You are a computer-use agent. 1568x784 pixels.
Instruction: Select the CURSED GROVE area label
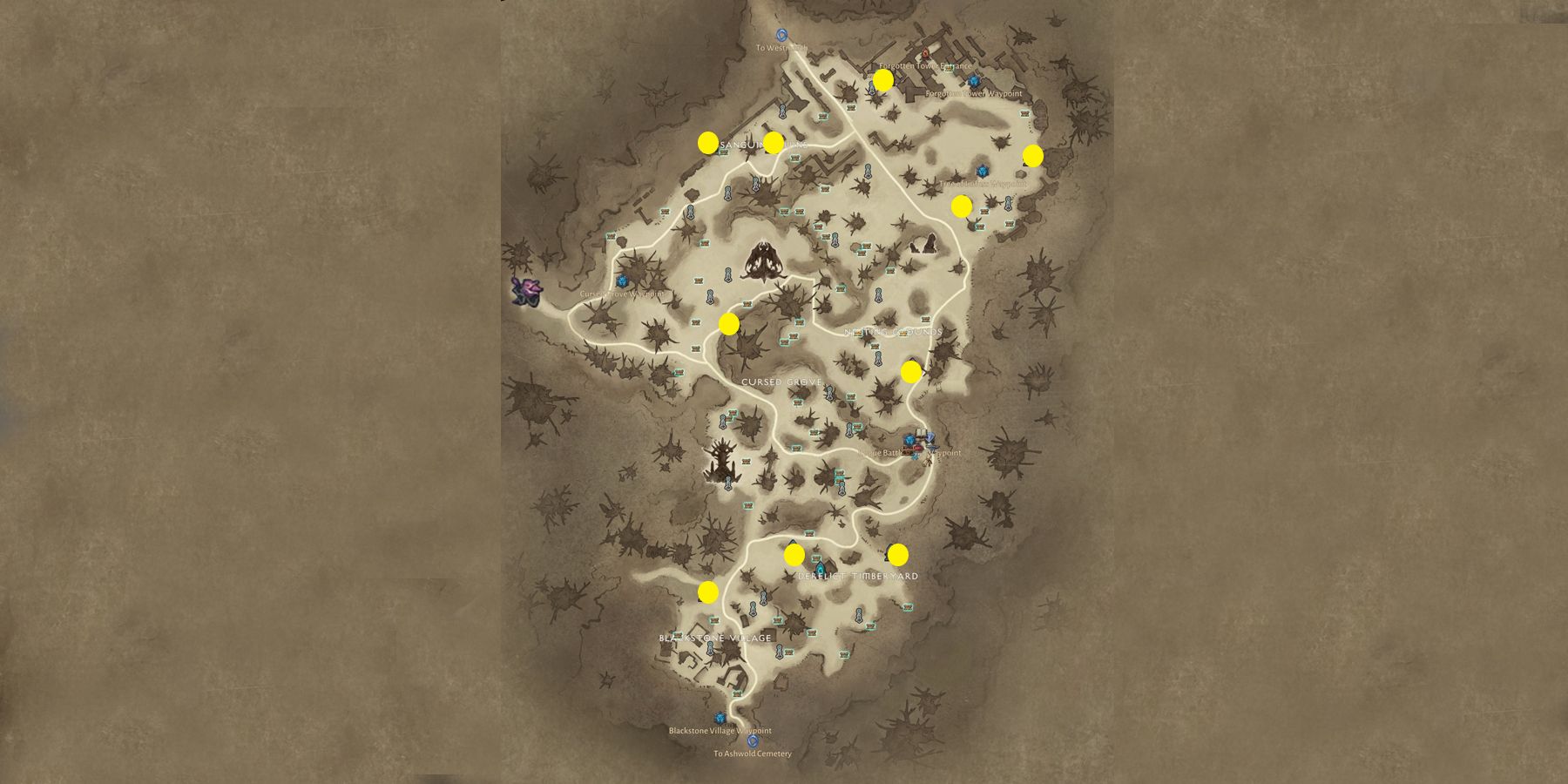pos(782,381)
